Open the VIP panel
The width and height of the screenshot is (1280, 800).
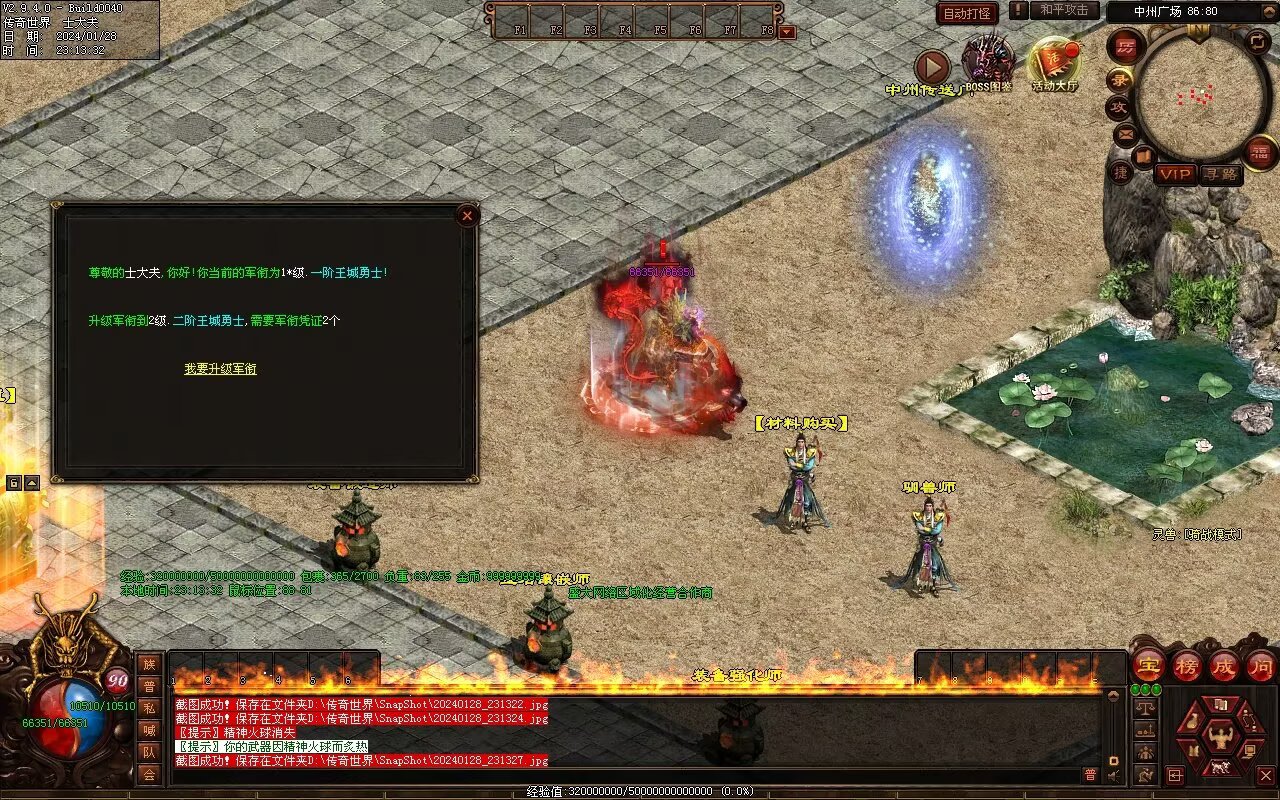[x=1176, y=174]
